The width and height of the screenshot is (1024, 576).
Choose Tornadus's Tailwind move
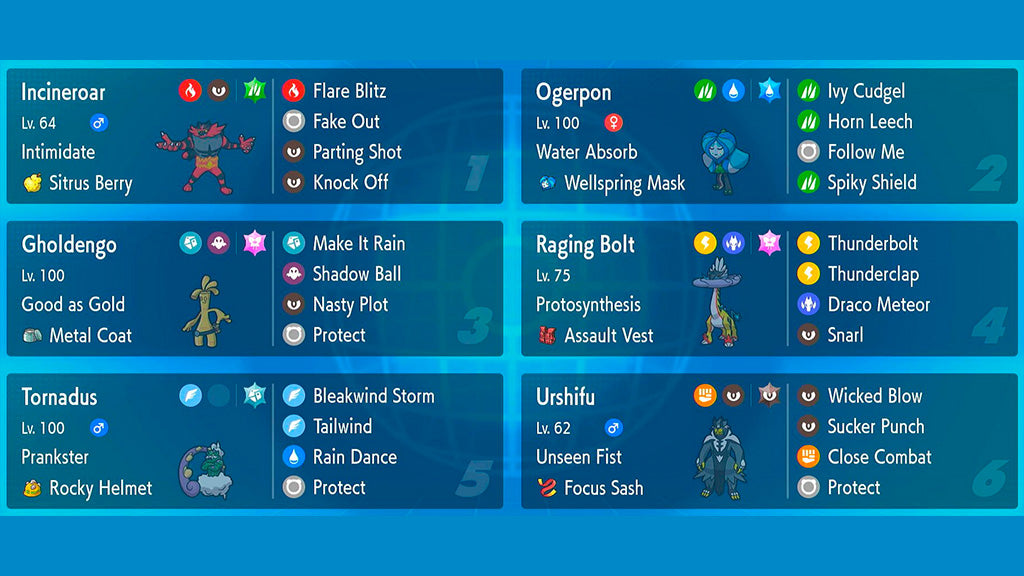[342, 427]
